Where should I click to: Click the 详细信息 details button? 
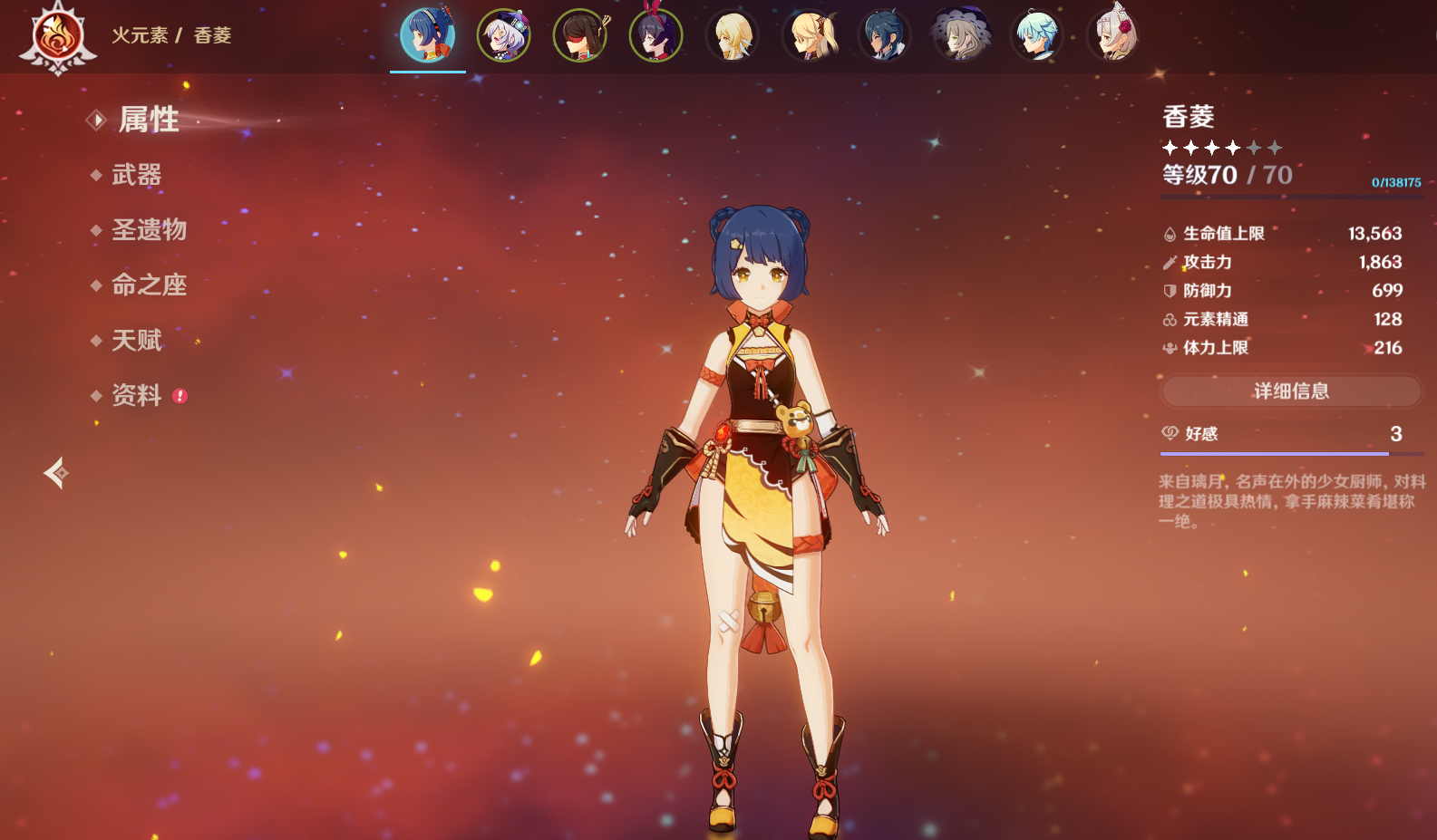(x=1291, y=391)
